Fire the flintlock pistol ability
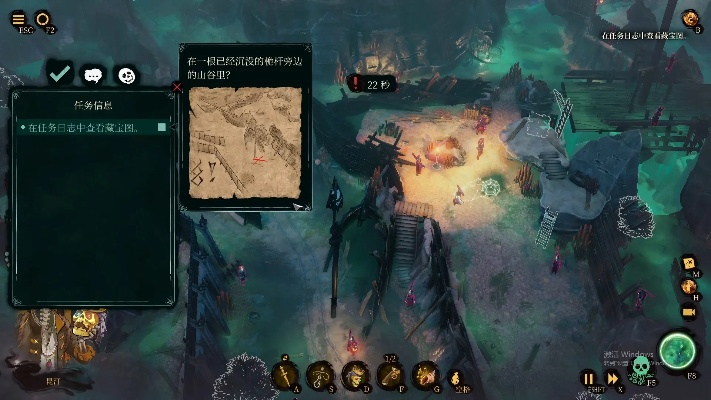Viewport: 711px width, 400px height. point(391,375)
